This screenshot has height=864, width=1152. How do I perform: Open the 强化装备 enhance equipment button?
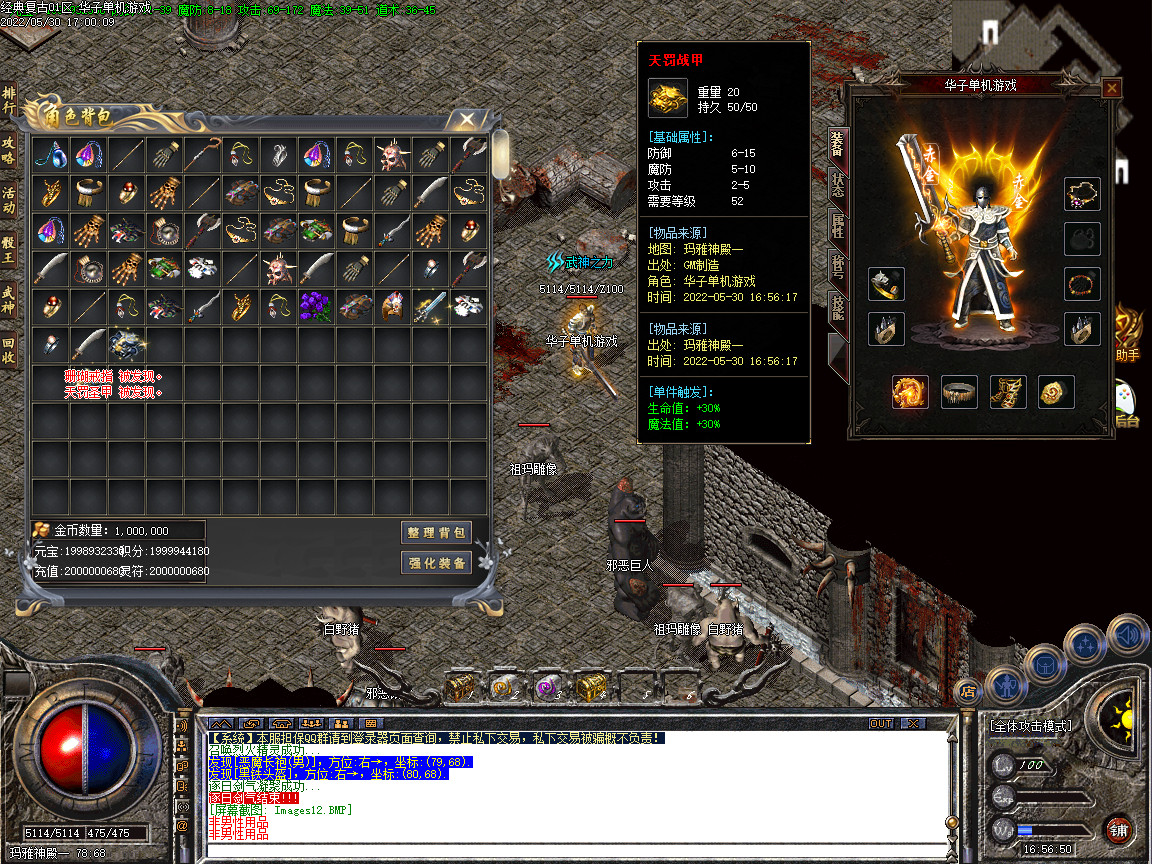[x=436, y=563]
